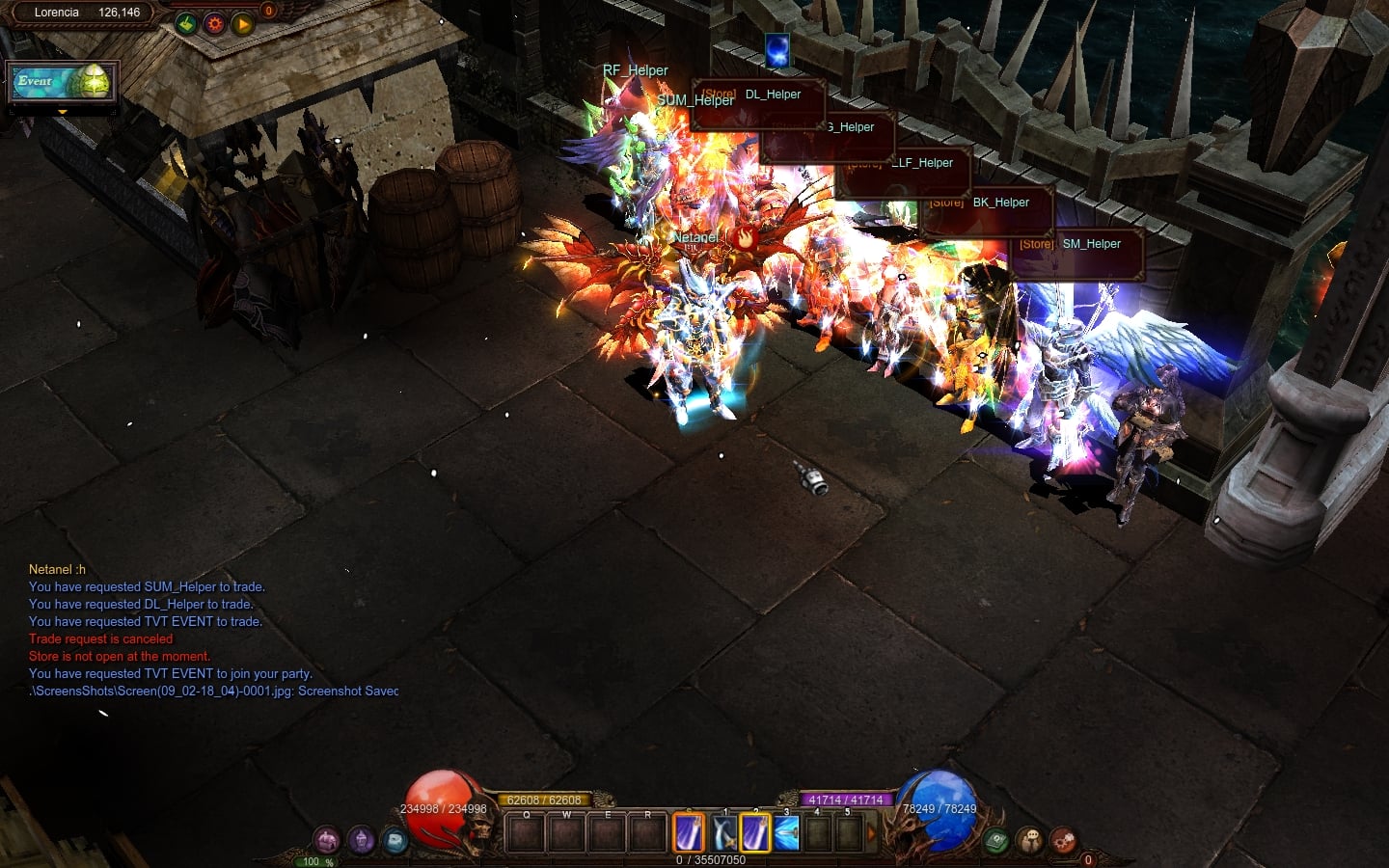Screen dimensions: 1389x868
Task: Expand the skill bar with the orange arrow
Action: click(x=873, y=832)
